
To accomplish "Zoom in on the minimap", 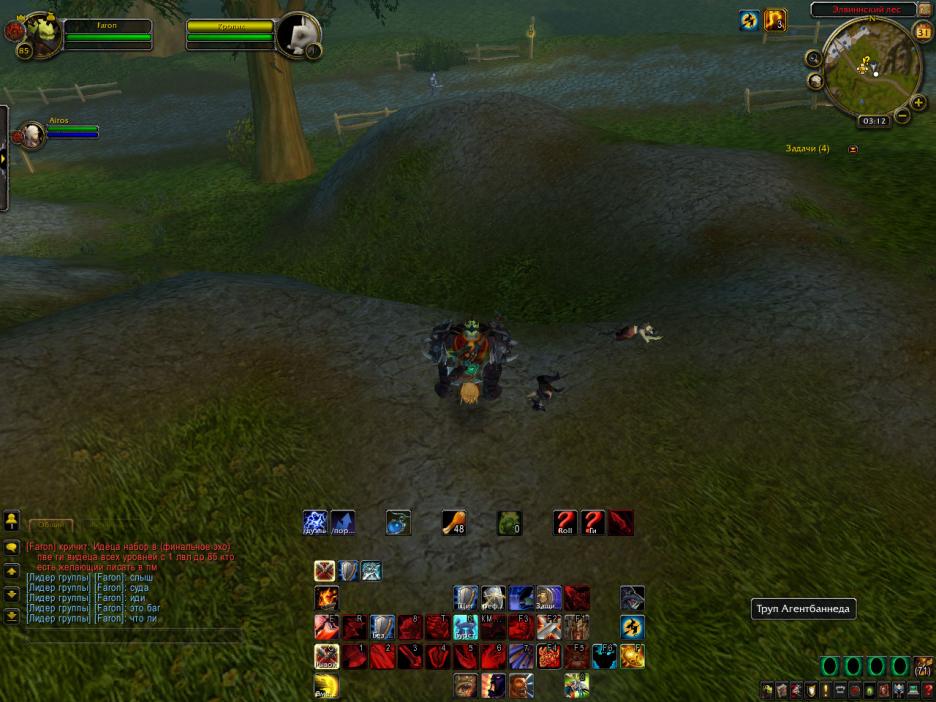I will (x=918, y=102).
